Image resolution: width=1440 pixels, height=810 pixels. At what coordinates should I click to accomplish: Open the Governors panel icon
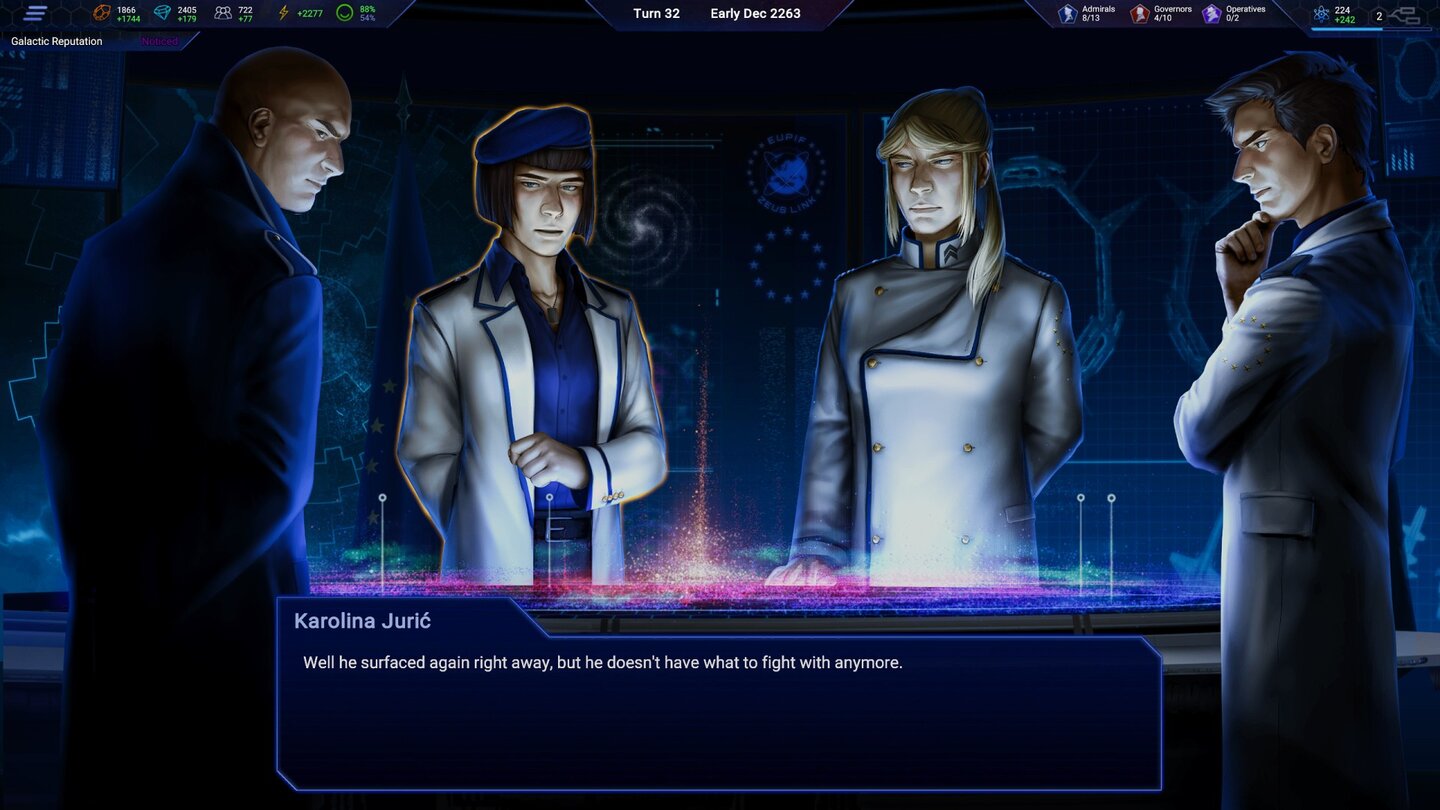(x=1139, y=12)
